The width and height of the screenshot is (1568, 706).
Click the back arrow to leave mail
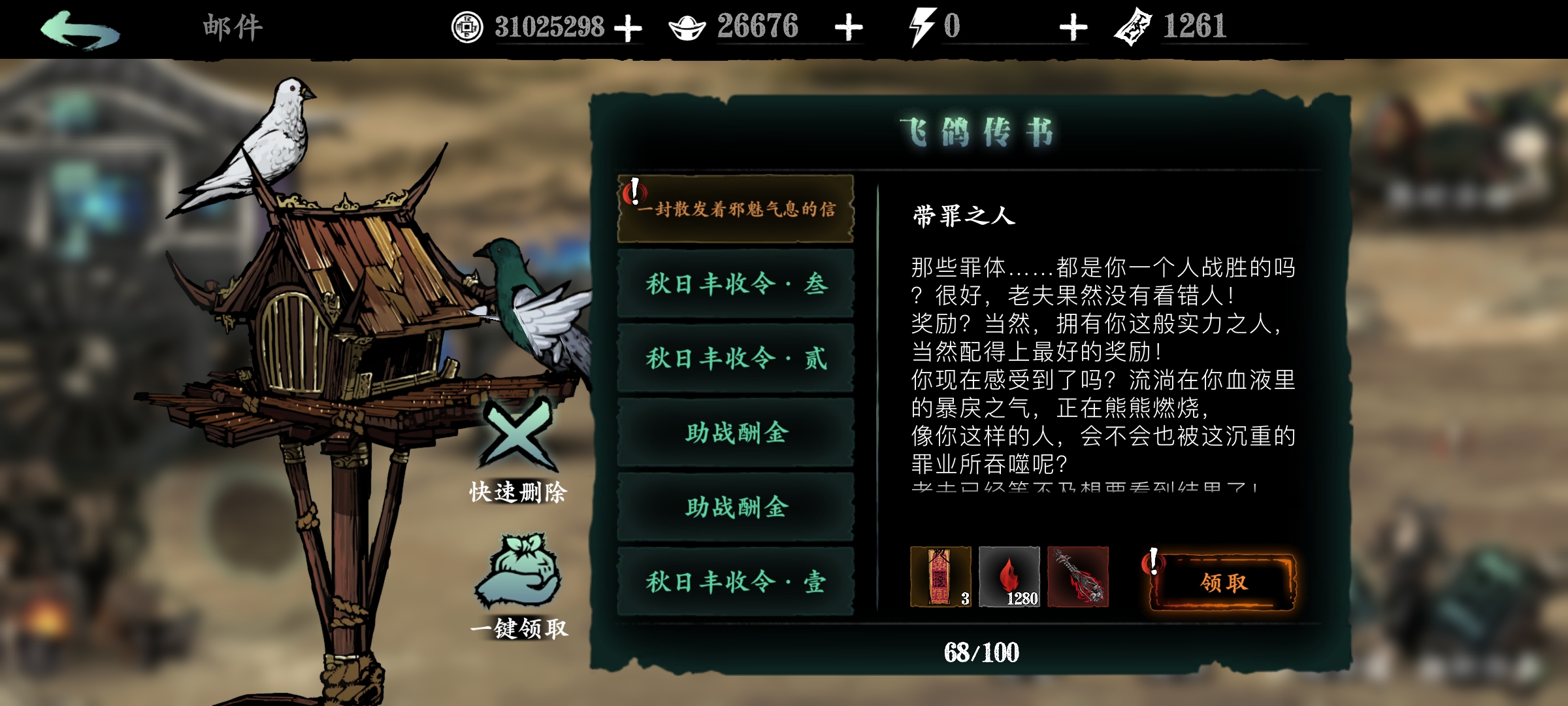point(80,27)
